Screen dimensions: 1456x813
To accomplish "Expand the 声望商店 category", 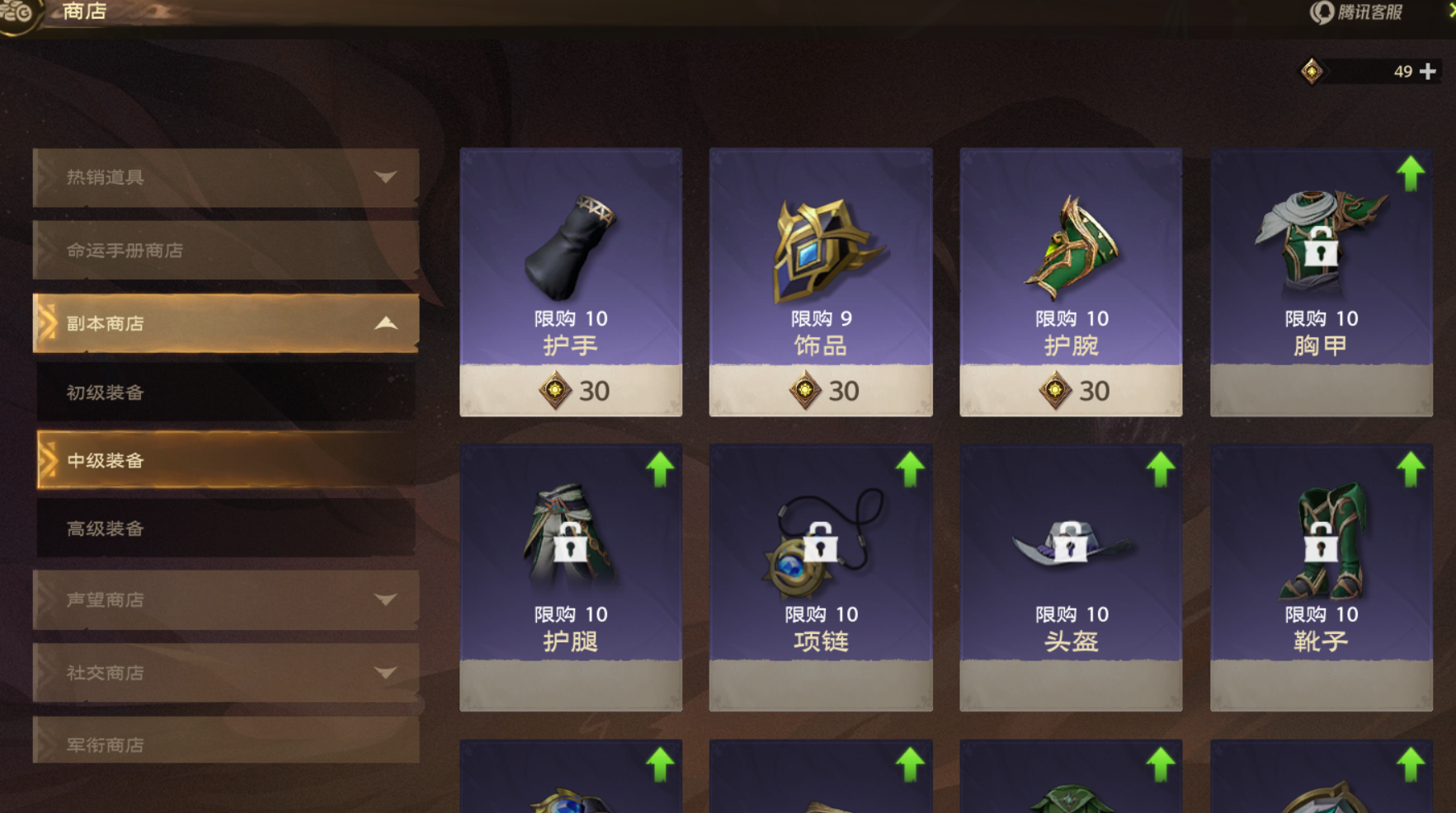I will click(225, 599).
